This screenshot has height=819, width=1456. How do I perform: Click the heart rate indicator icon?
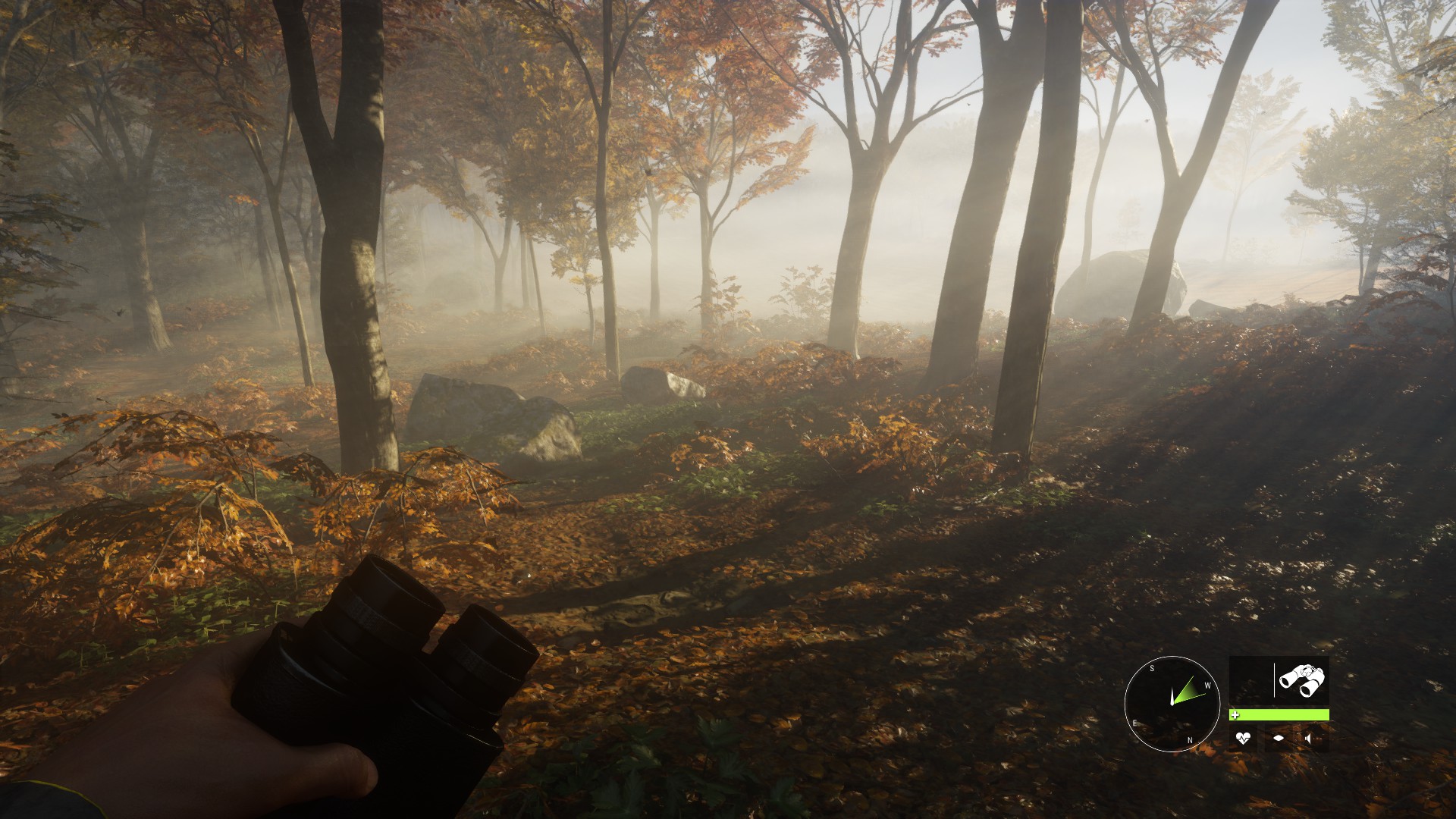click(1242, 738)
